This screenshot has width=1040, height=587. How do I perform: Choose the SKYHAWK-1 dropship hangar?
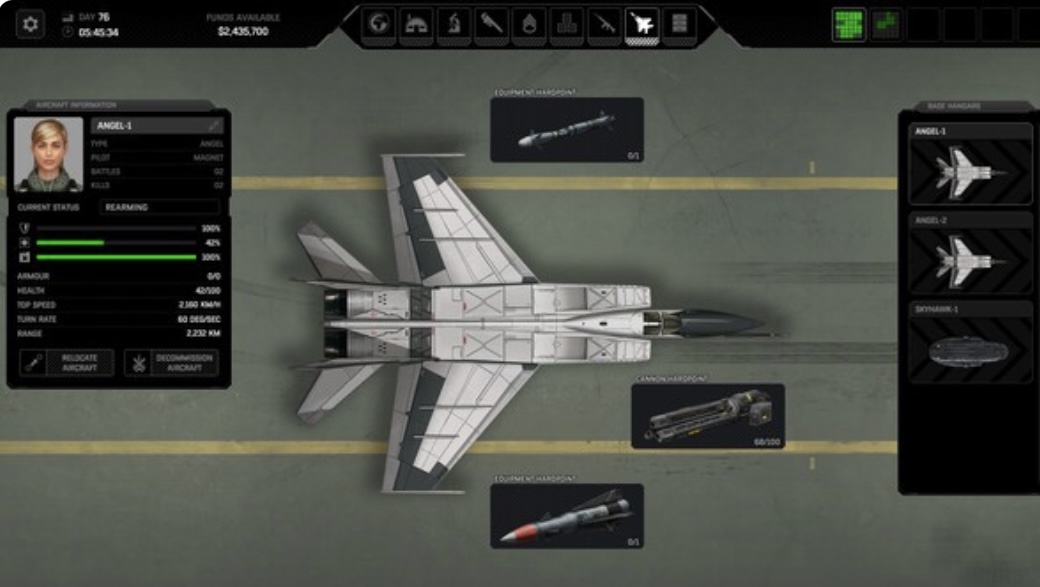[x=970, y=343]
